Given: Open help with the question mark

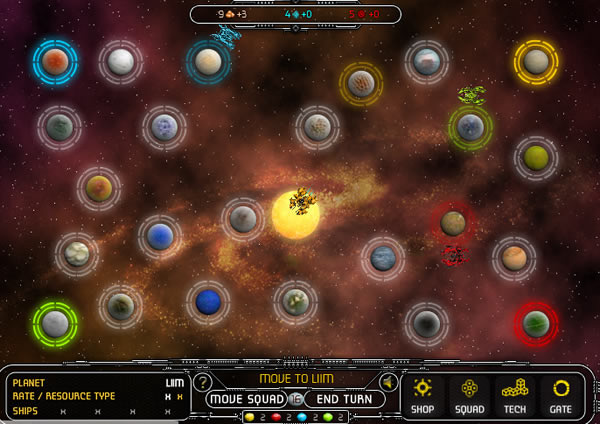Looking at the screenshot, I should point(203,382).
